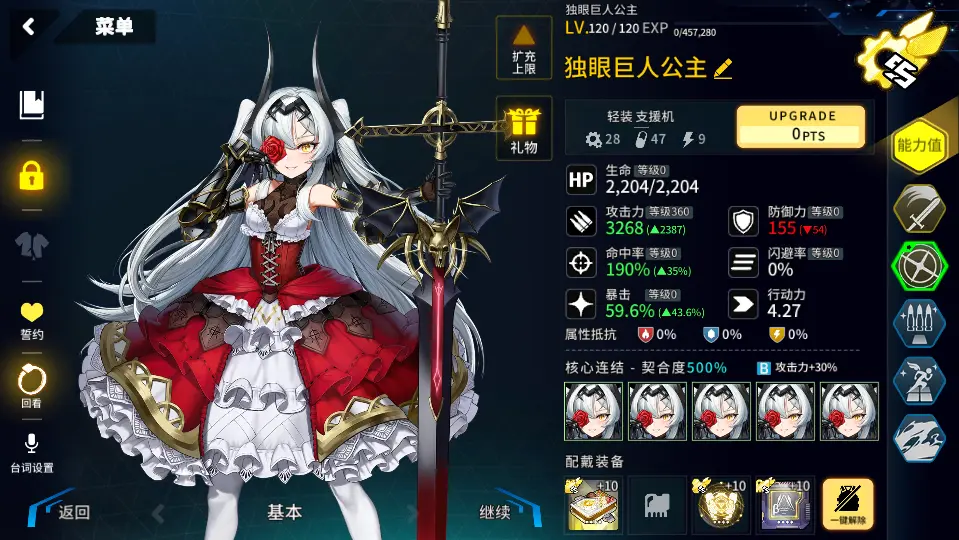Open the book icon on left sidebar
Image resolution: width=959 pixels, height=540 pixels.
[32, 104]
